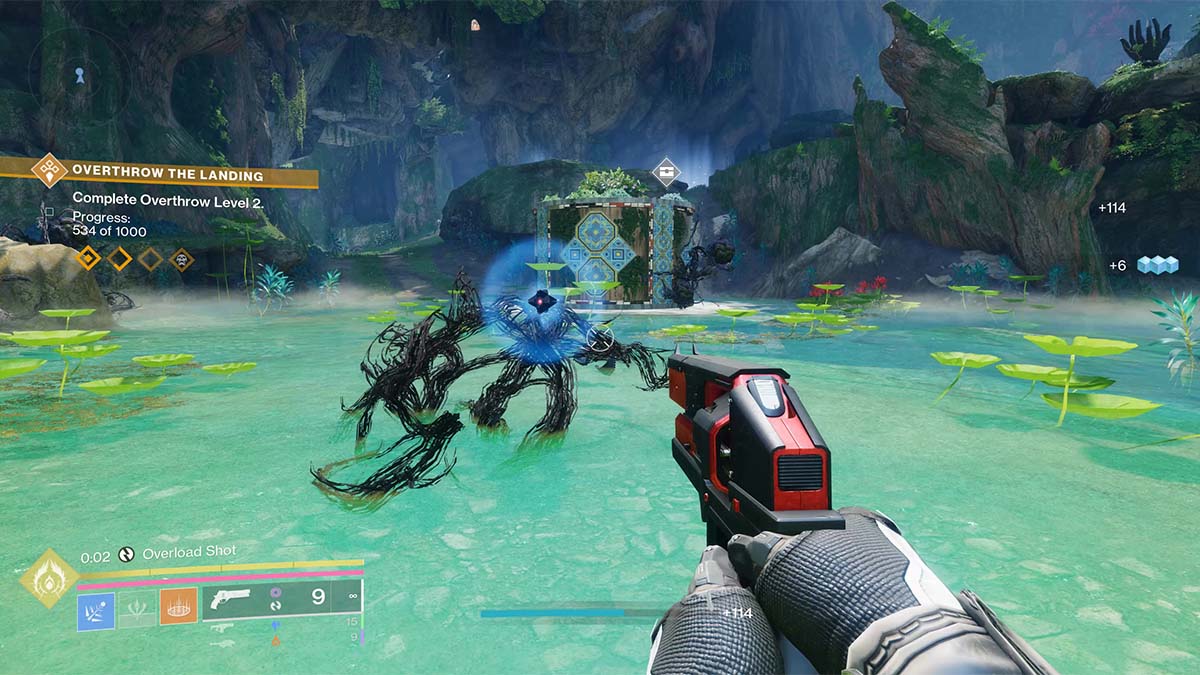Activate the orange class ability icon
1200x675 pixels.
point(178,606)
